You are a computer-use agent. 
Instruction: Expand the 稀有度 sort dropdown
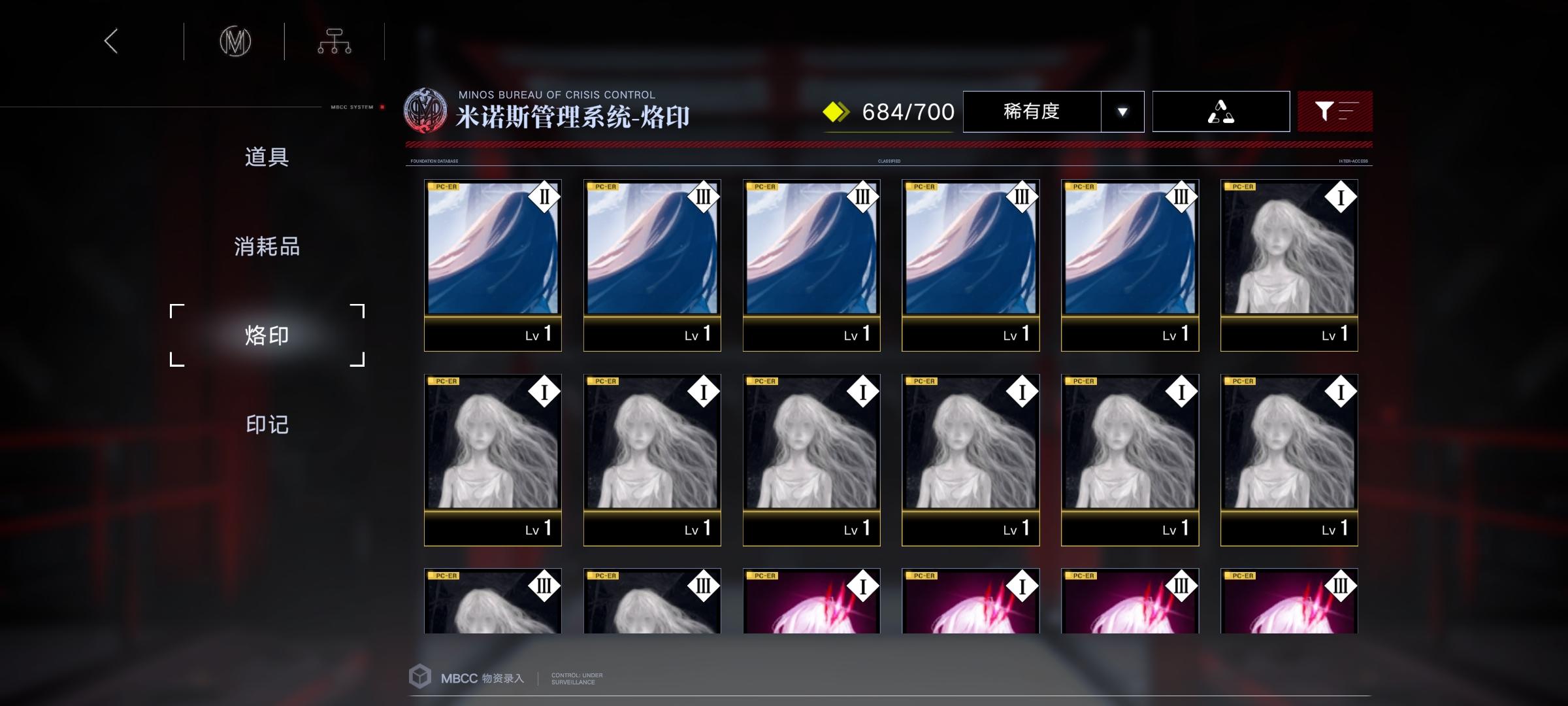1032,111
